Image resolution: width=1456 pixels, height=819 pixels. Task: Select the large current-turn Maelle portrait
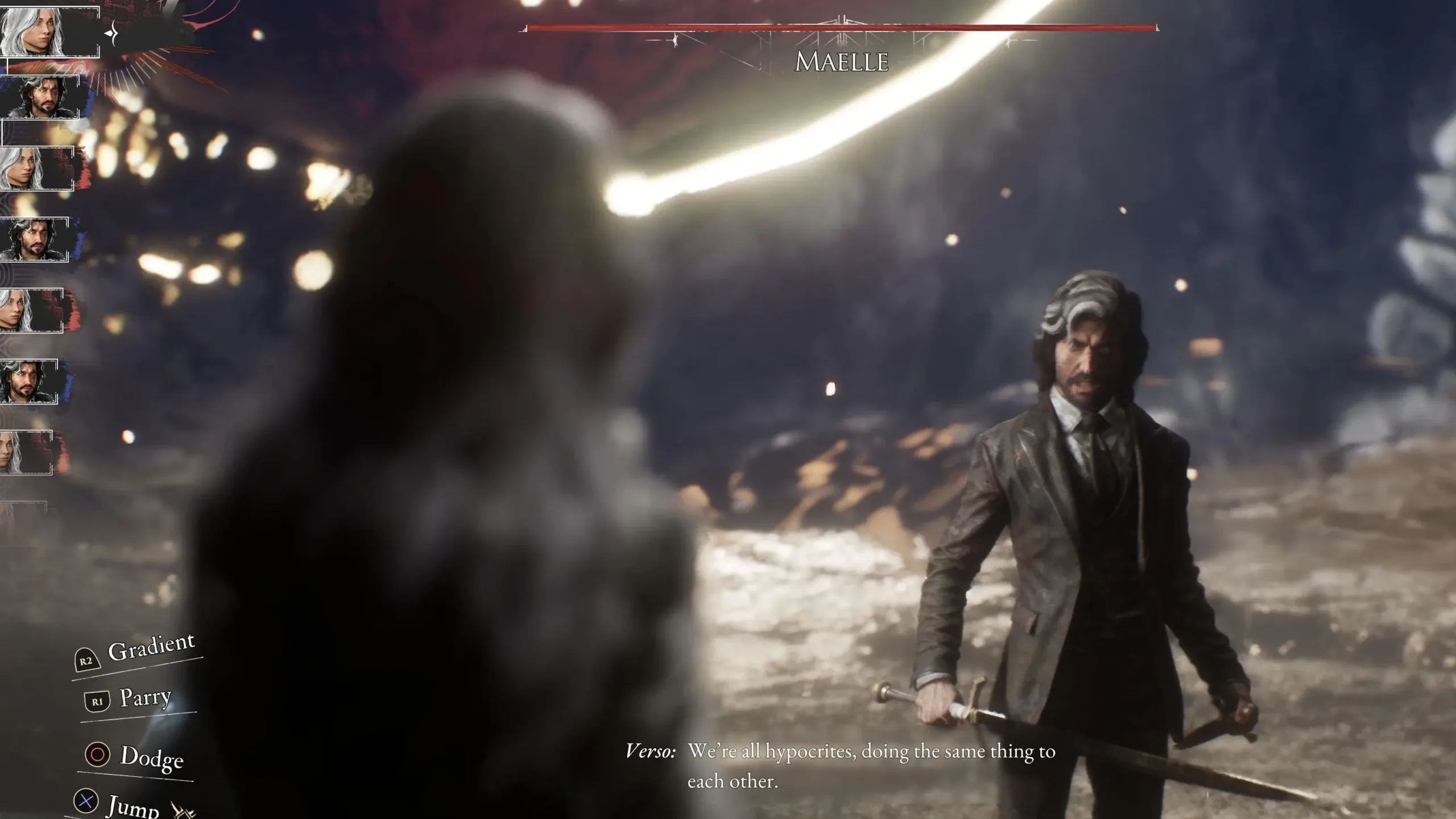point(48,31)
